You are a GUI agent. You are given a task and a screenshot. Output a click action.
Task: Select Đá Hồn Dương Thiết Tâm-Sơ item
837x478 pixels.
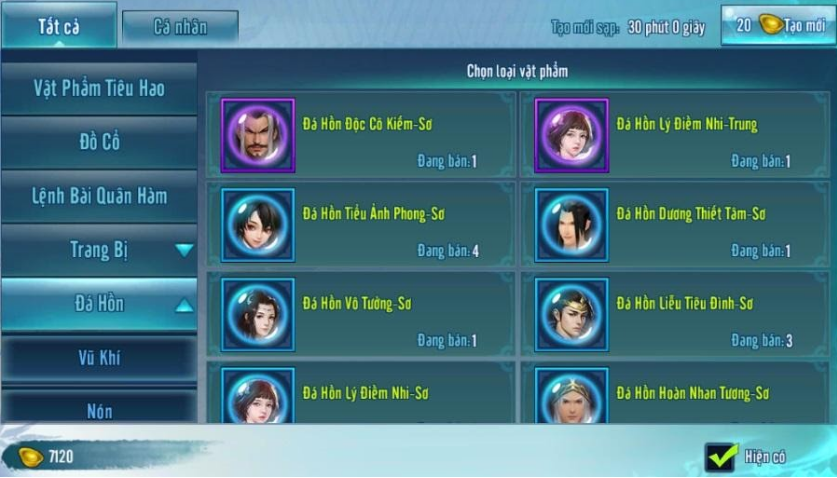675,225
